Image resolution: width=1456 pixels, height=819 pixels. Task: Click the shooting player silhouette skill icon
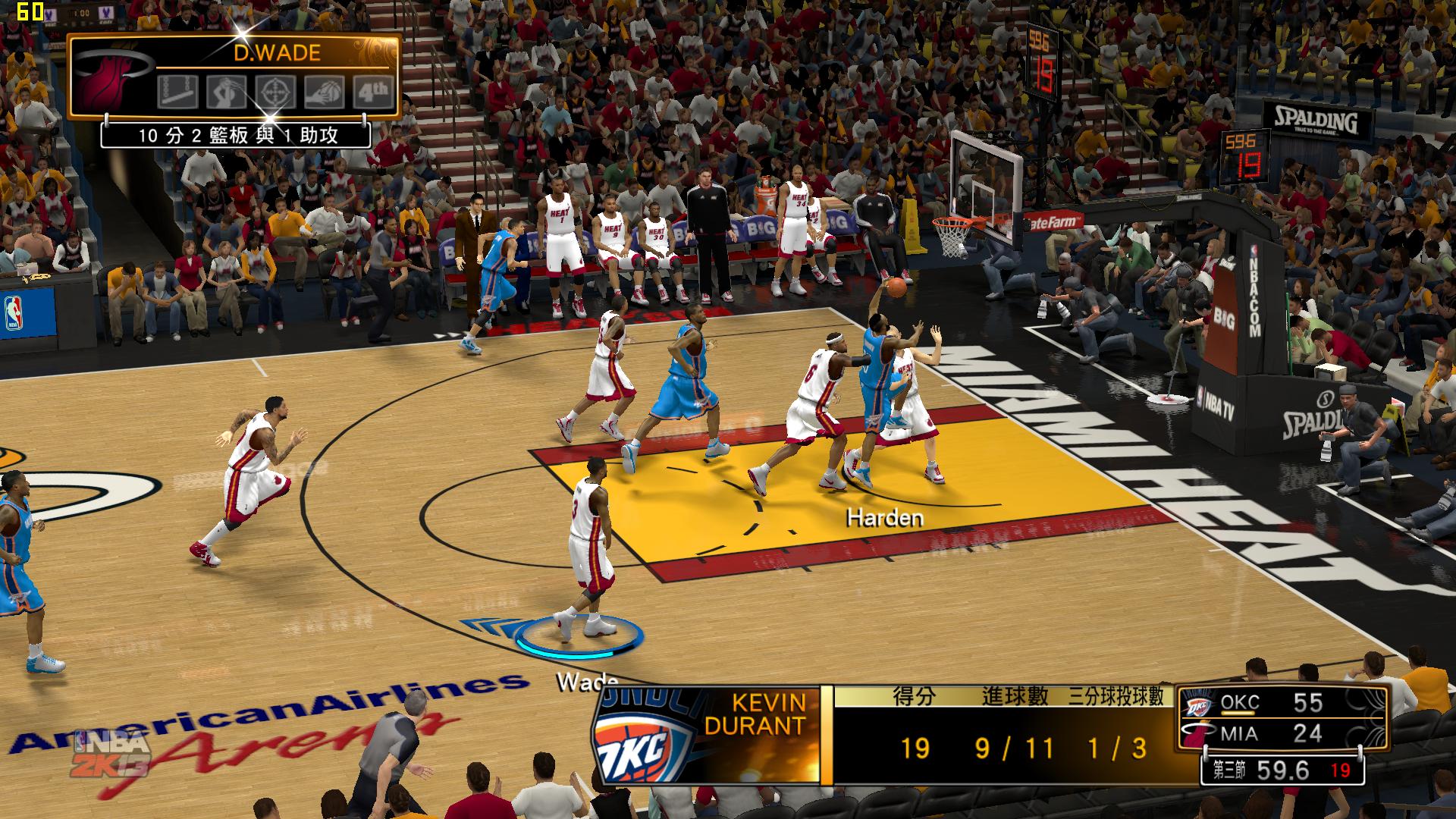pyautogui.click(x=227, y=92)
